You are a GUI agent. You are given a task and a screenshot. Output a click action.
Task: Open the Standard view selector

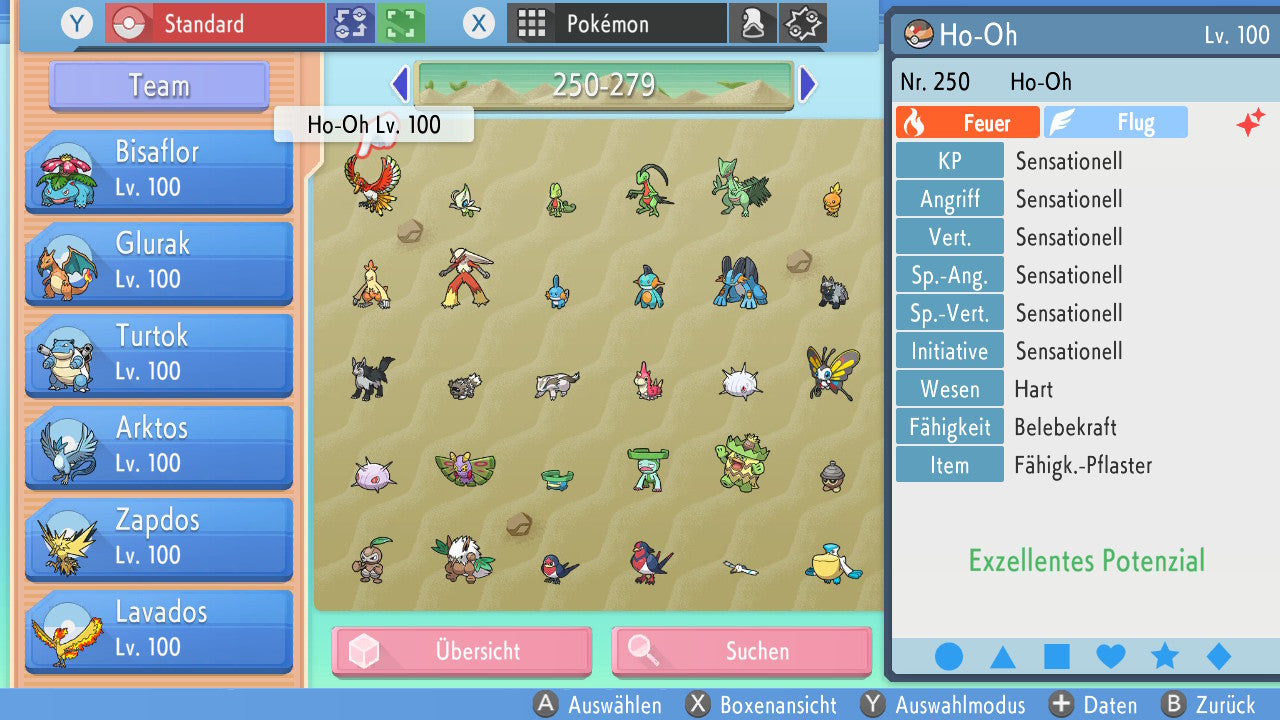pyautogui.click(x=213, y=23)
